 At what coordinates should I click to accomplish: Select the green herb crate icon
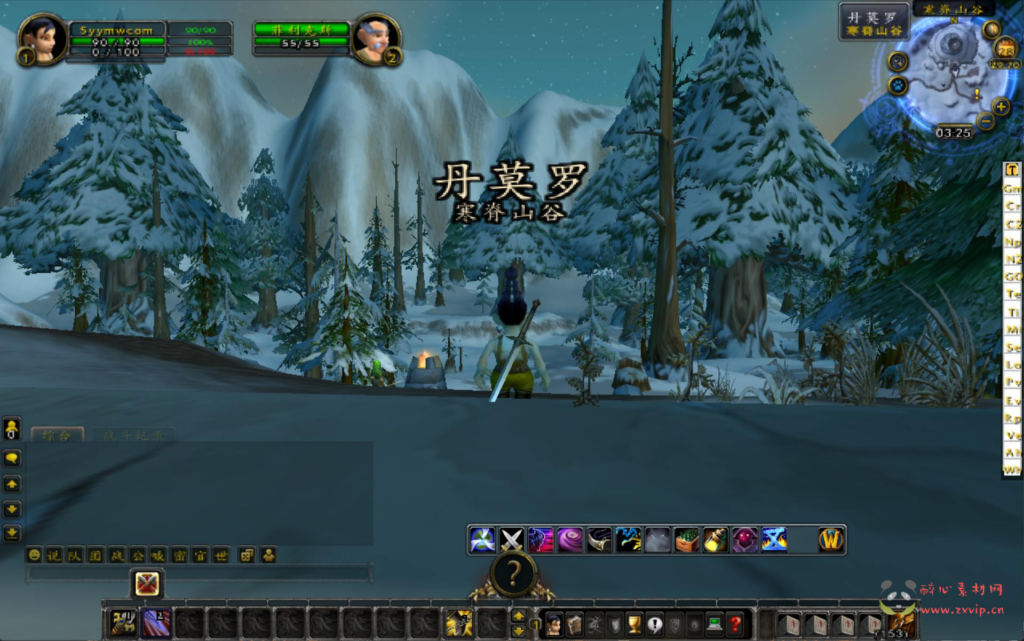(x=686, y=540)
